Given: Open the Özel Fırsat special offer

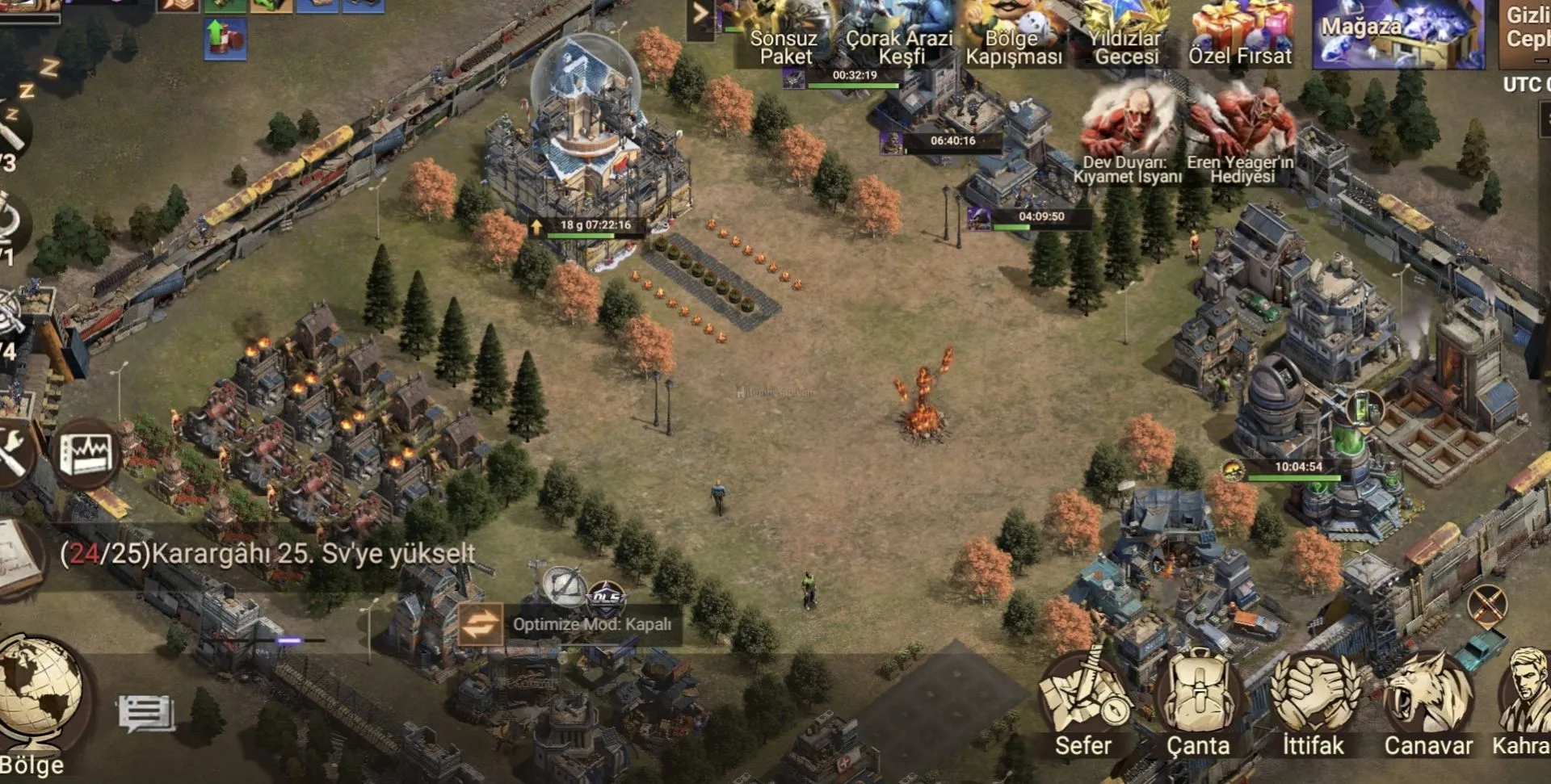Looking at the screenshot, I should [1240, 34].
